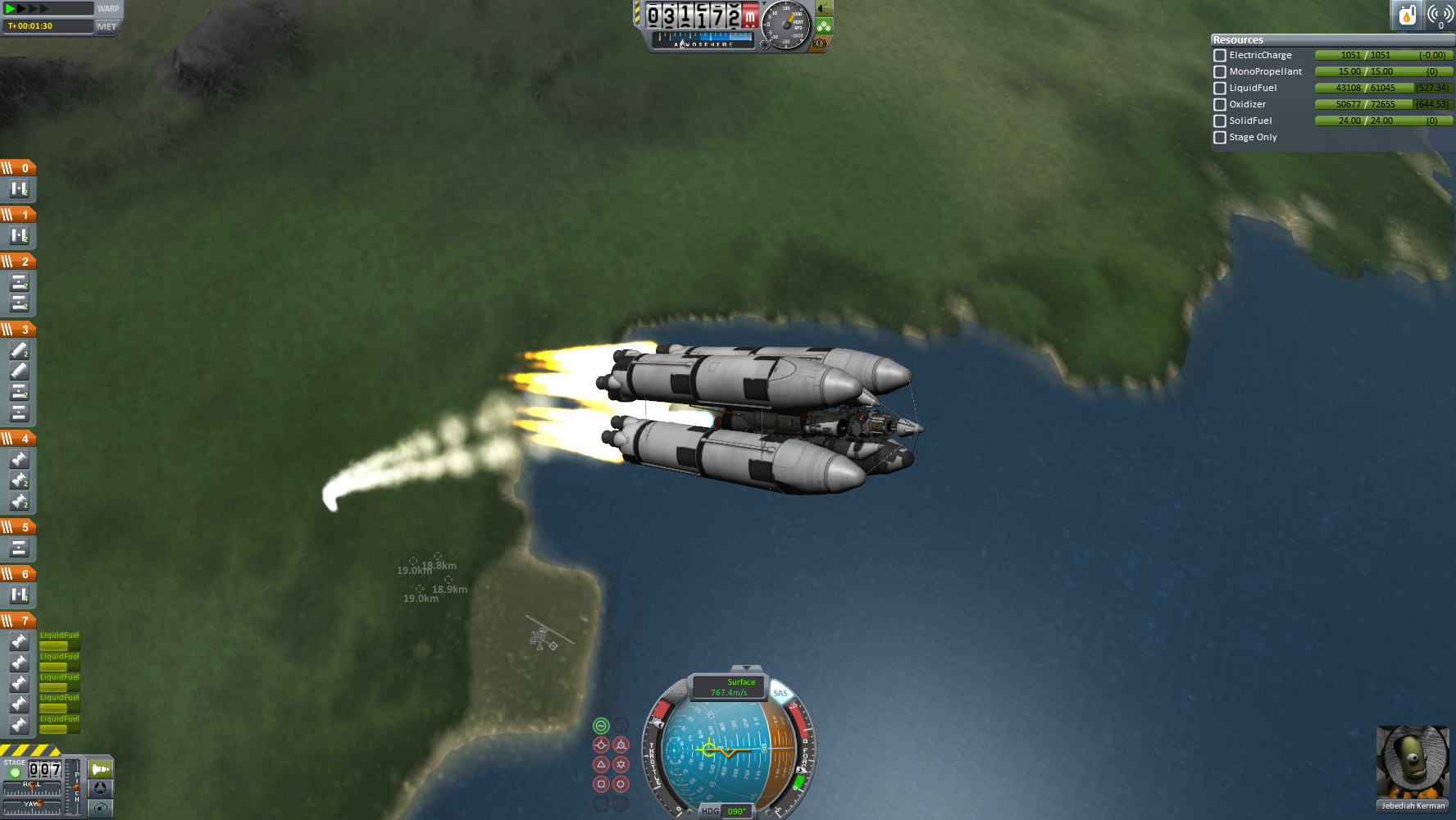Check the ElectricCharge resource checkbox

[1220, 56]
